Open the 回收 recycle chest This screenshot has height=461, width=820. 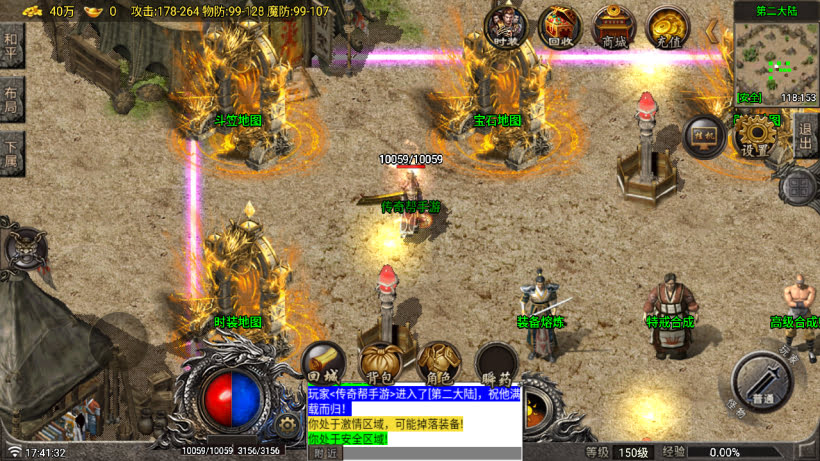[560, 25]
